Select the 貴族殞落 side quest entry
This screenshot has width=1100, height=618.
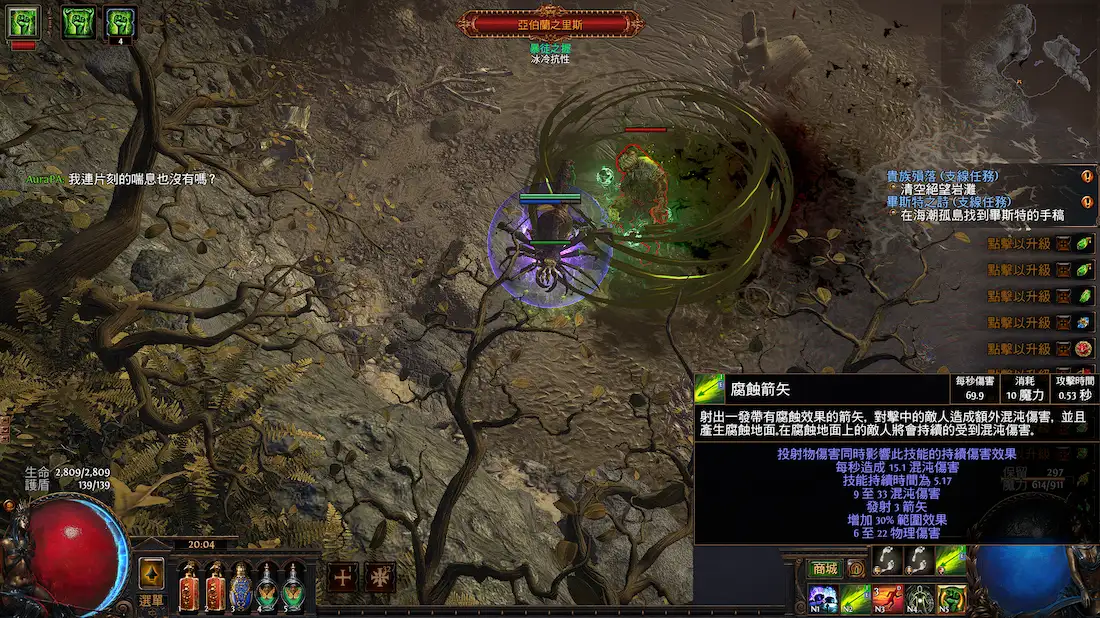click(x=942, y=176)
